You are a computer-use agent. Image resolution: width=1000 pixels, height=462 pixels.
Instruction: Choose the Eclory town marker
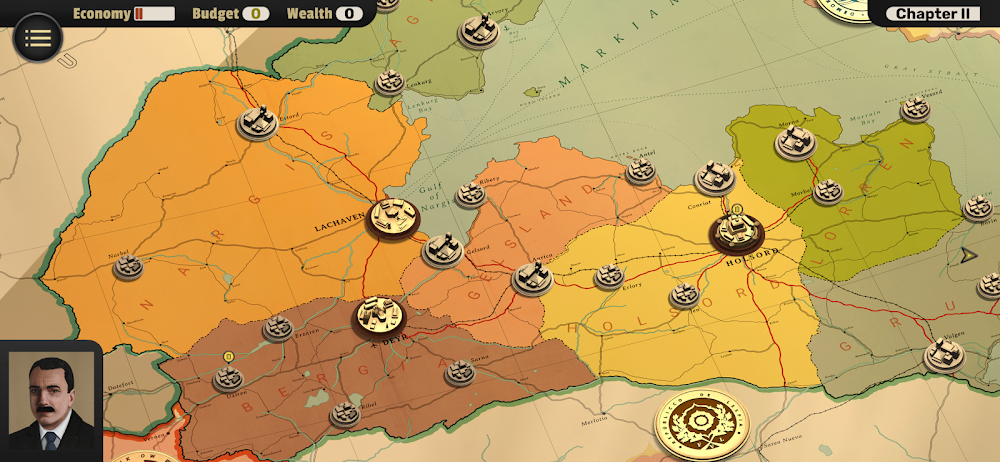click(608, 276)
